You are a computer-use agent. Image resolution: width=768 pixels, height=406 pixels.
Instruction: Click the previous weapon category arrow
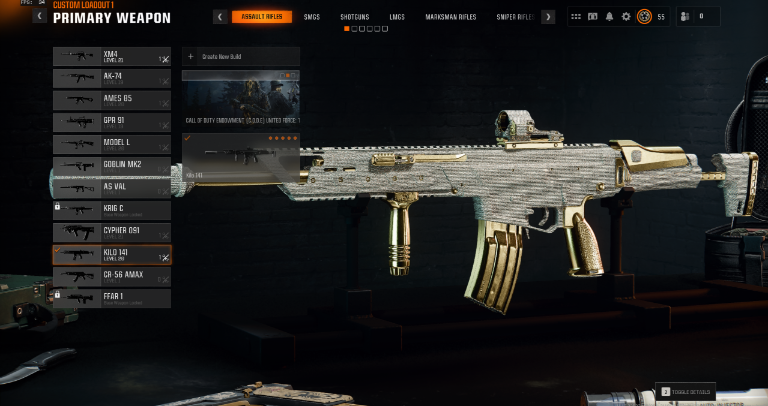point(219,17)
